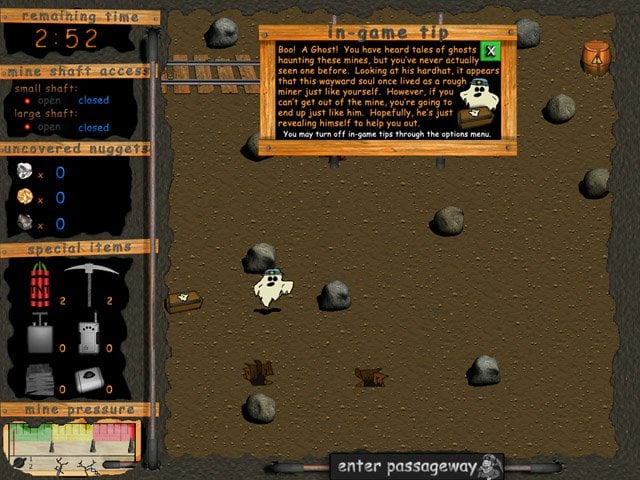Pick the walkie-talkie radio item
The height and width of the screenshot is (480, 640).
click(x=87, y=334)
